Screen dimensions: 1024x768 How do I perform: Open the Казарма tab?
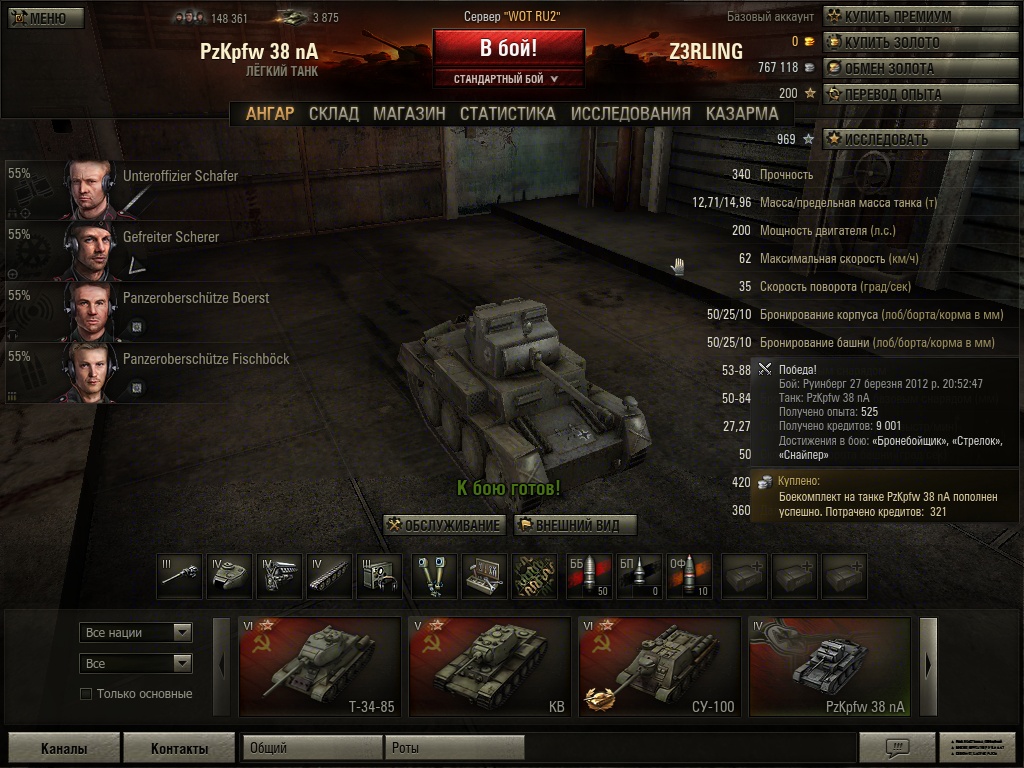pos(741,113)
